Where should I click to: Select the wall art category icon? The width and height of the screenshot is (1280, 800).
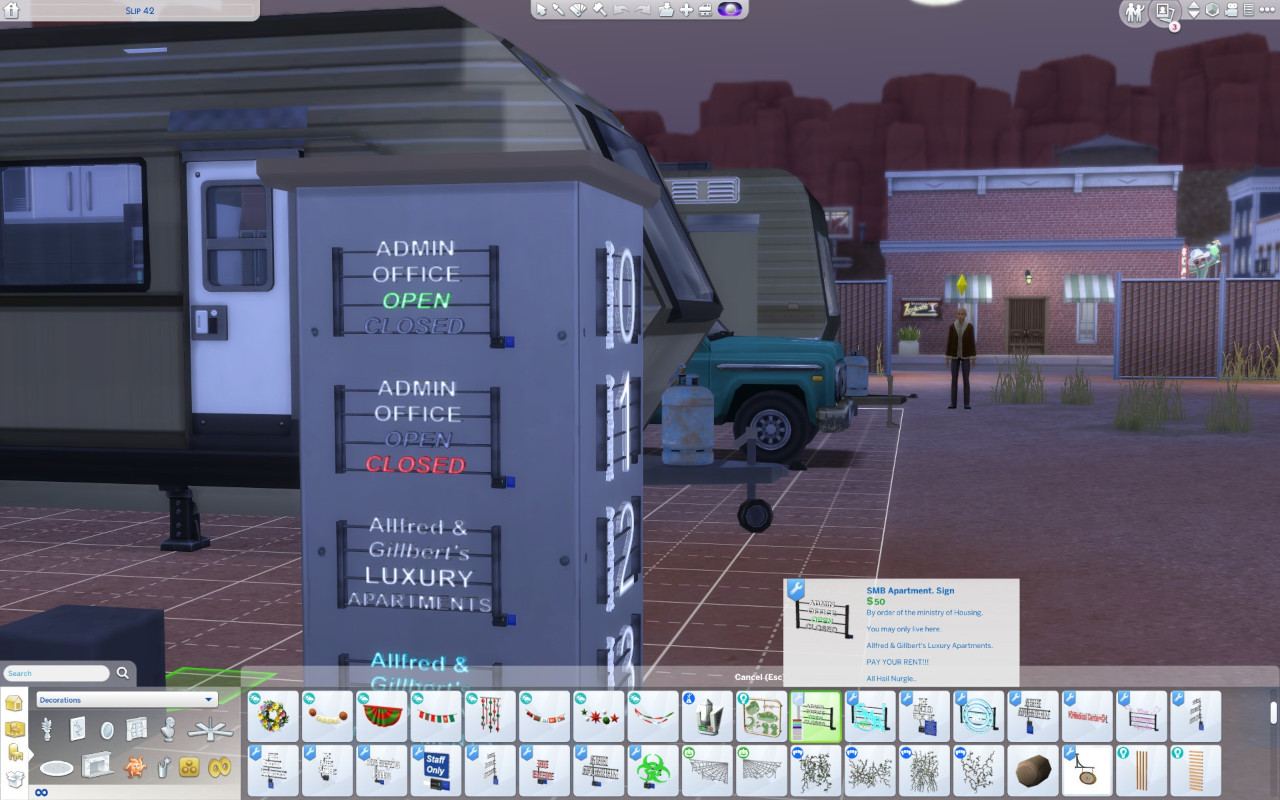point(78,729)
